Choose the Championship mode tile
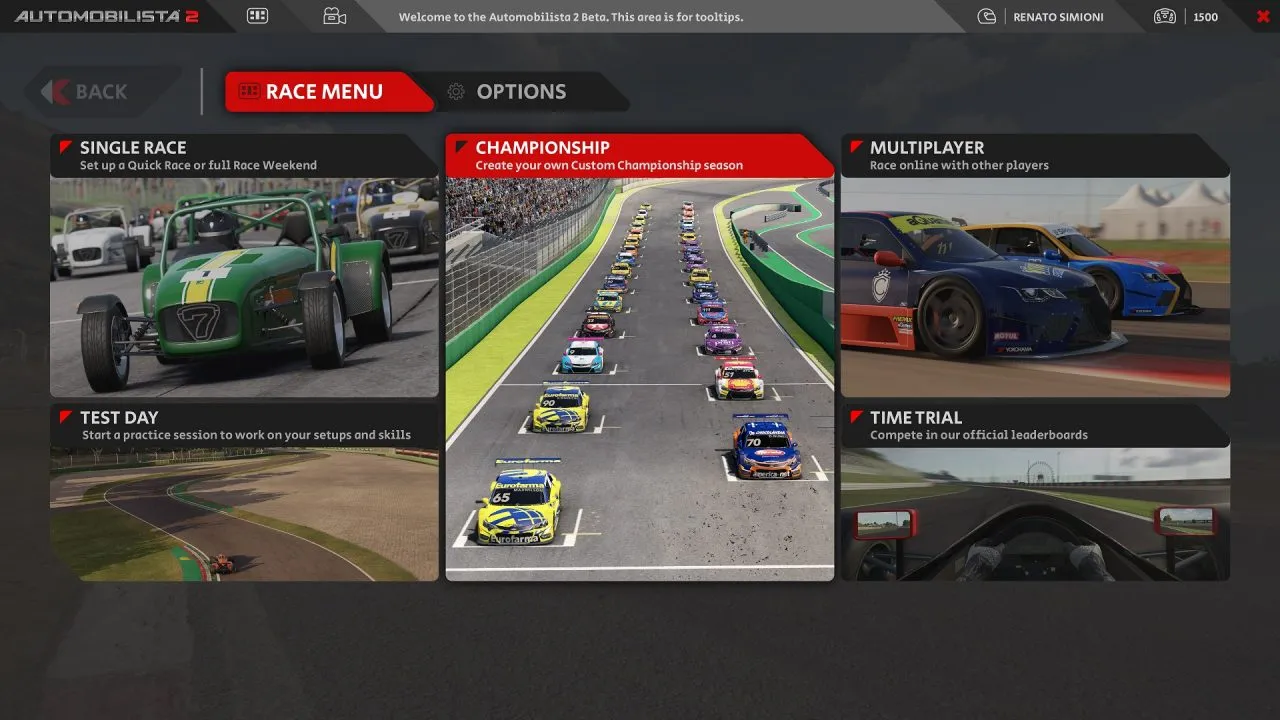Image resolution: width=1280 pixels, height=720 pixels. coord(640,358)
